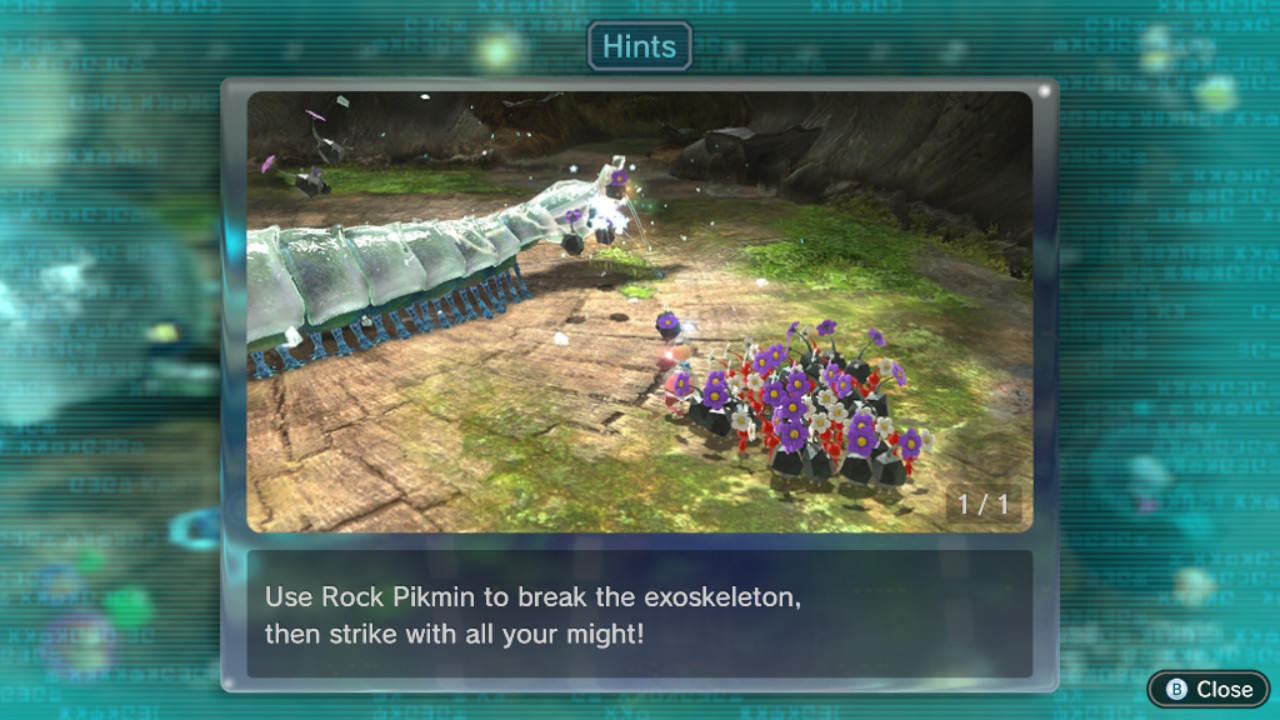Close the Hints panel
Image resolution: width=1280 pixels, height=720 pixels.
point(1209,689)
